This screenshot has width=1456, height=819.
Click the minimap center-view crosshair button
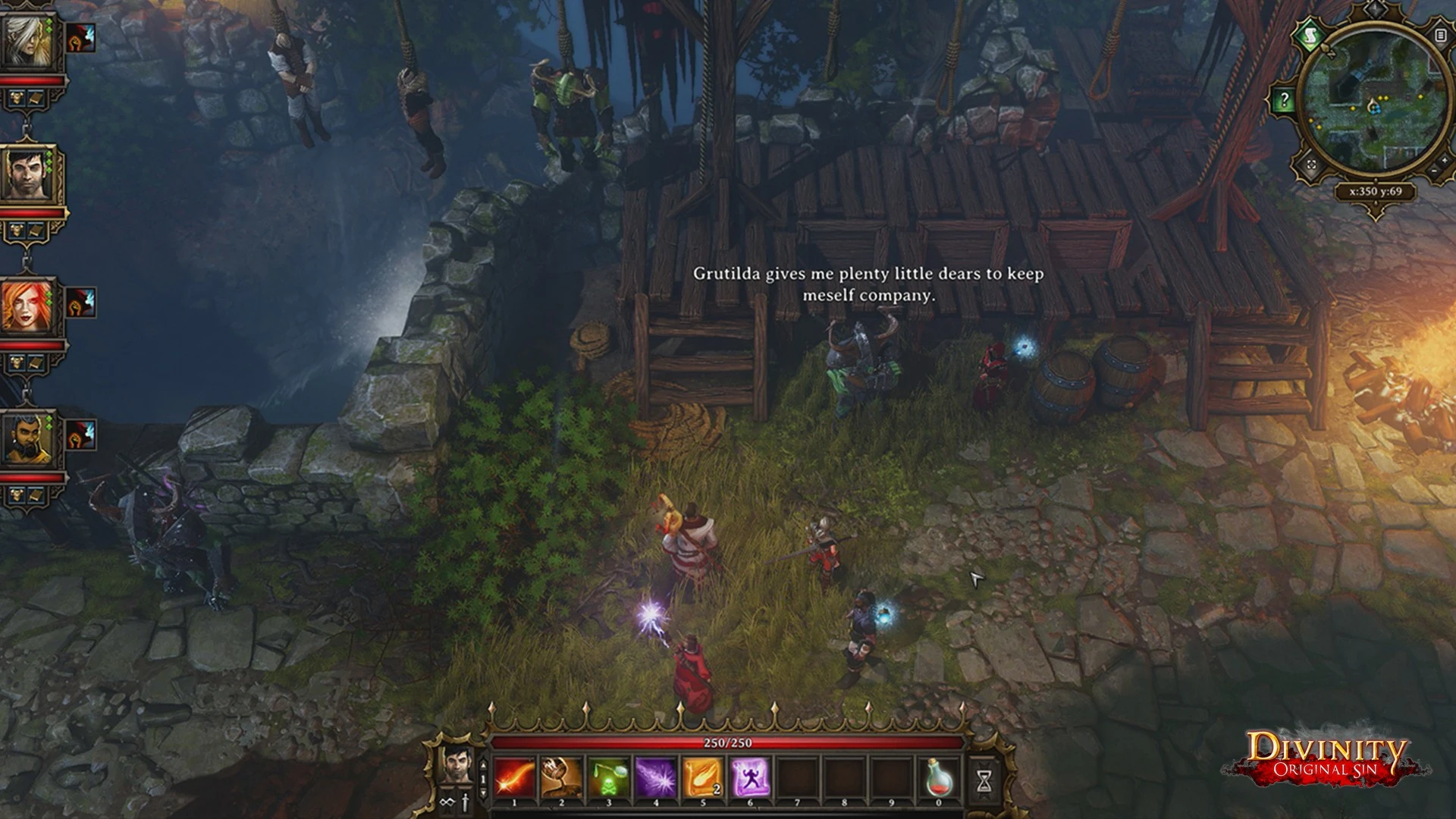[x=1312, y=164]
